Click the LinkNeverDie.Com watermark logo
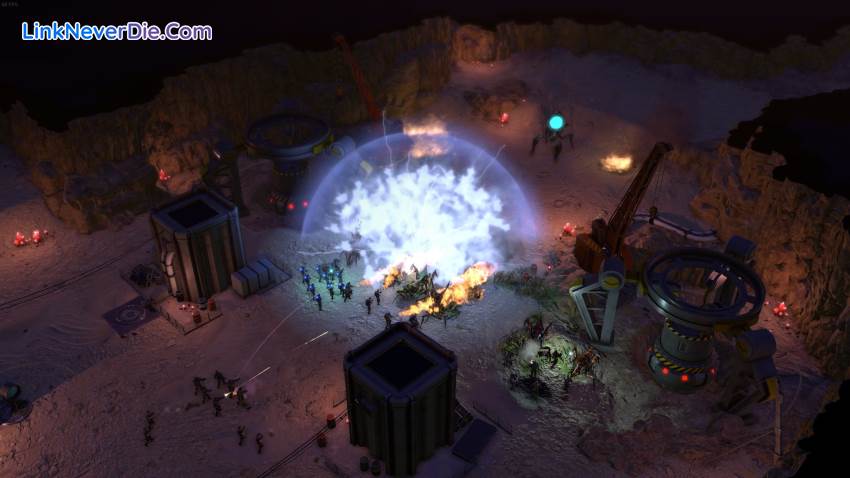The height and width of the screenshot is (478, 850). point(116,31)
